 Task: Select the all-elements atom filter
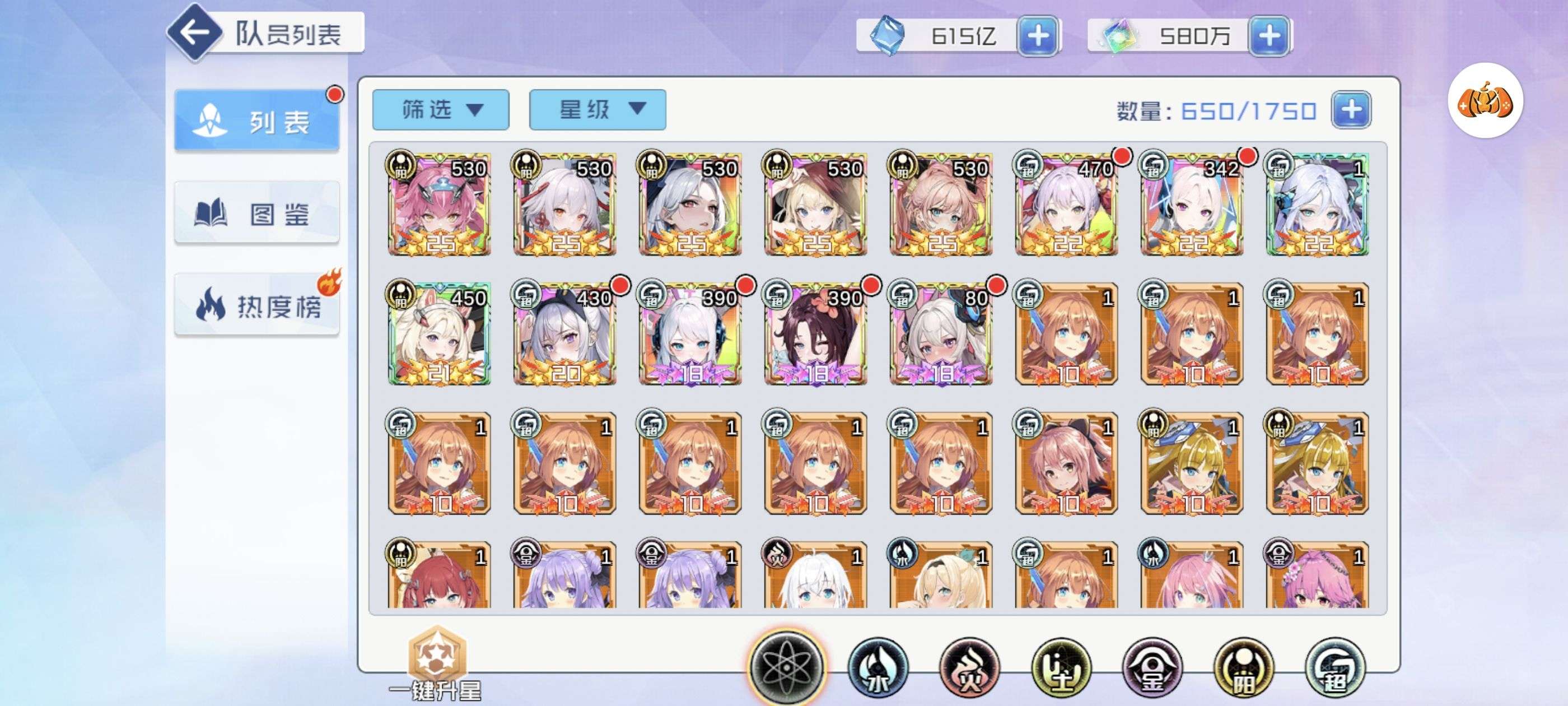pos(786,666)
